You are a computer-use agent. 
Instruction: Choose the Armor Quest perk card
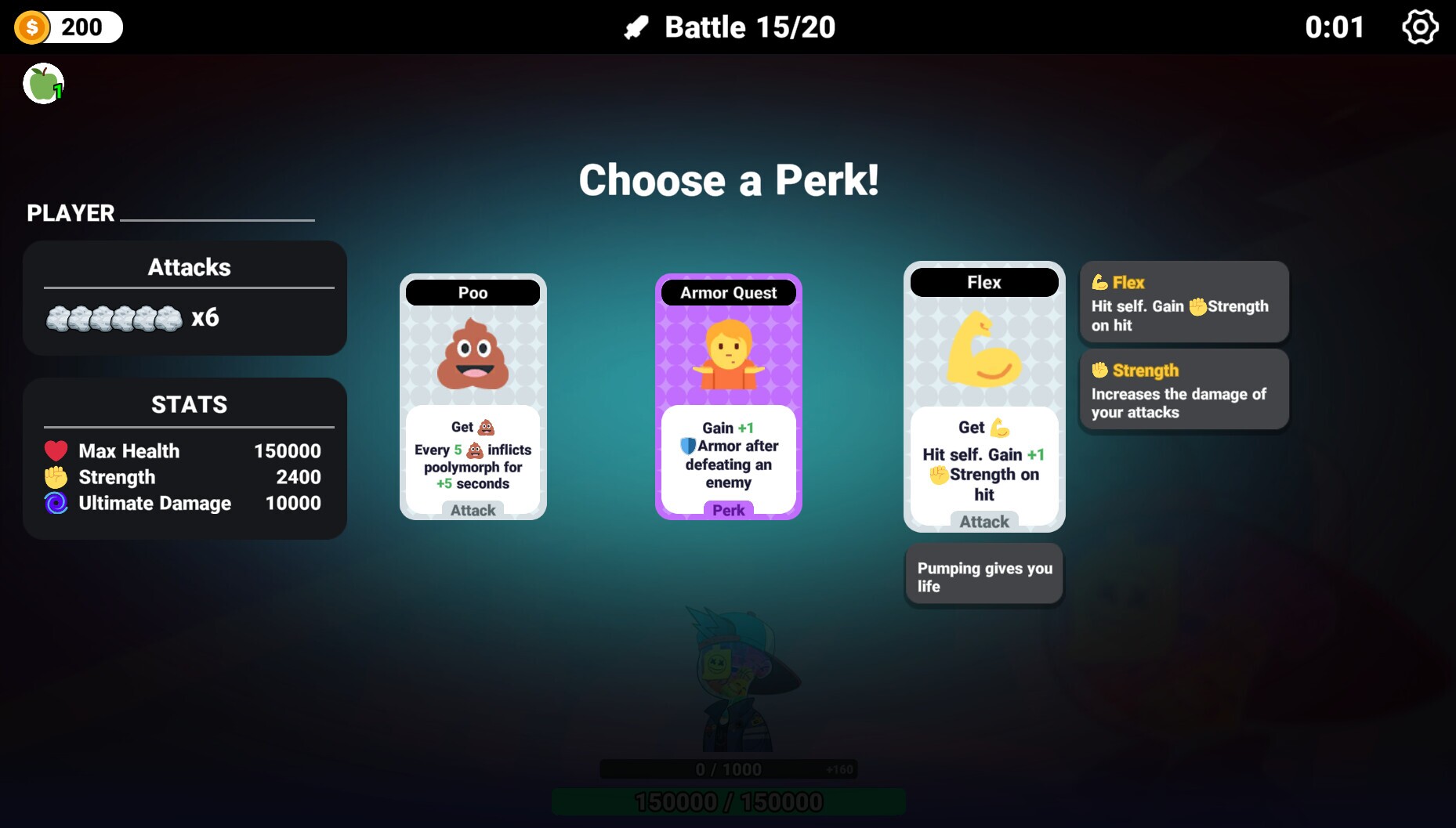point(727,396)
